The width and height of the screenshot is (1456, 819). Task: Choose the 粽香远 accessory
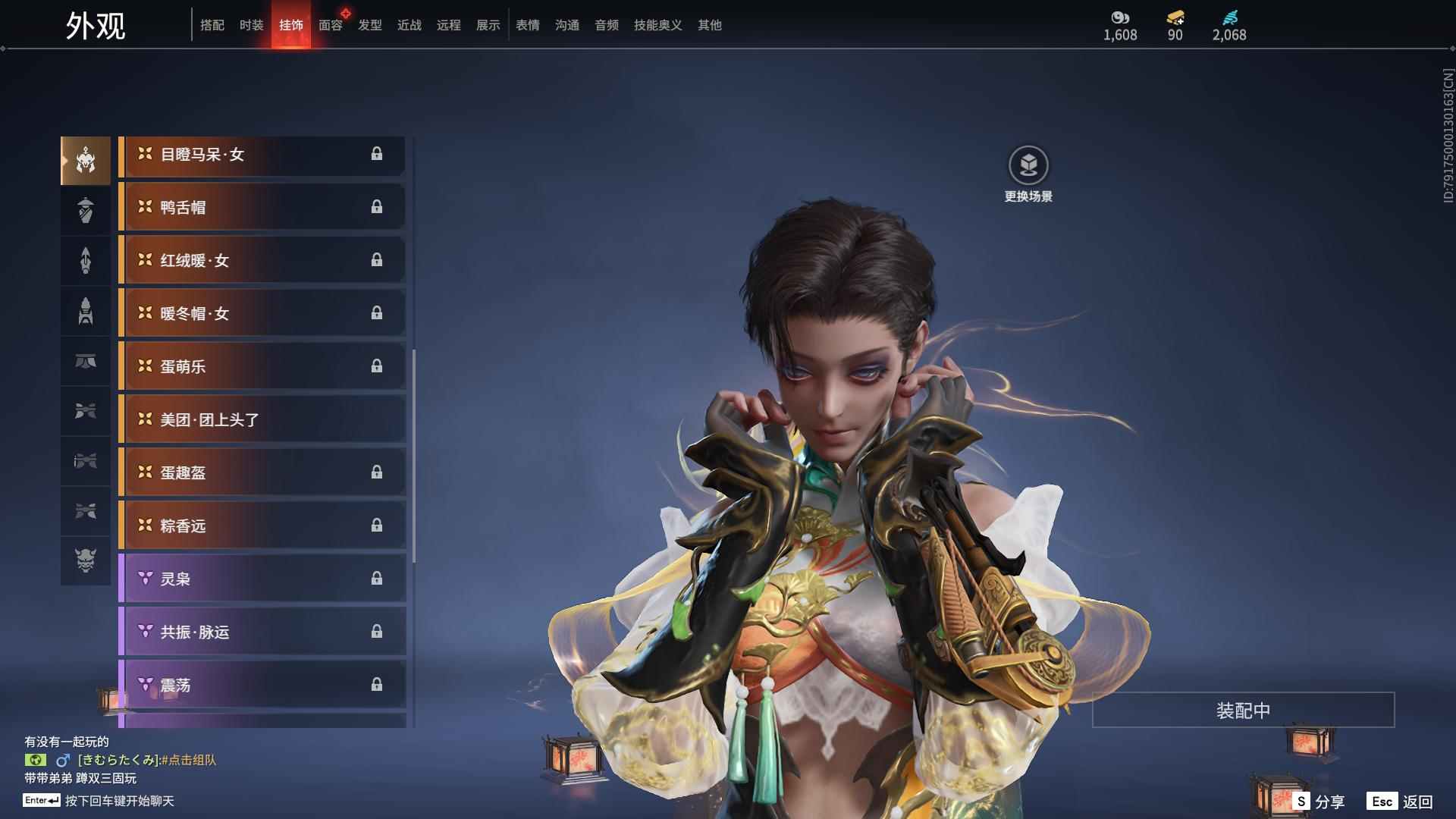262,526
